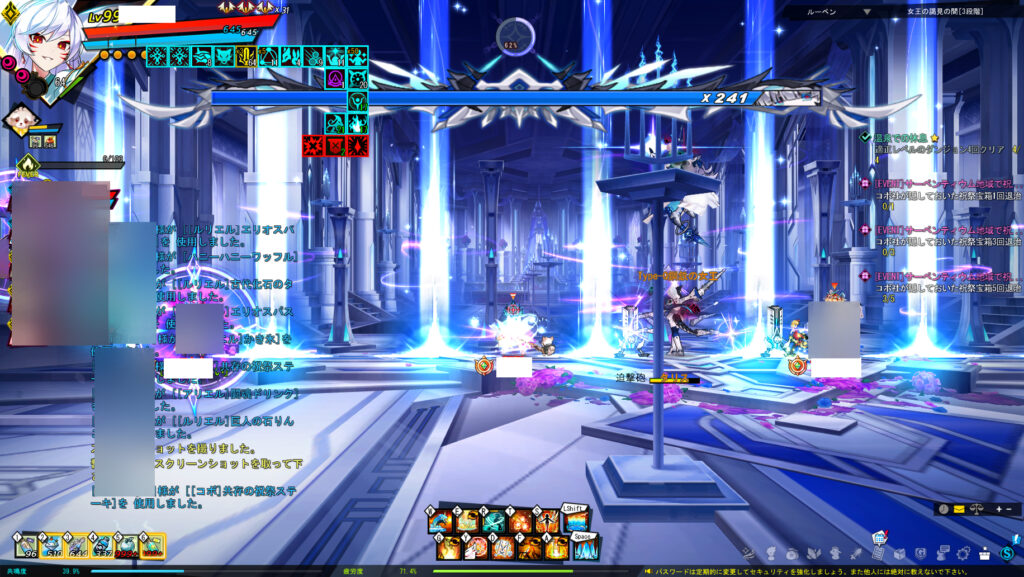Image resolution: width=1024 pixels, height=577 pixels.
Task: Click the minus button beside the scales icon
Action: coord(1008,509)
